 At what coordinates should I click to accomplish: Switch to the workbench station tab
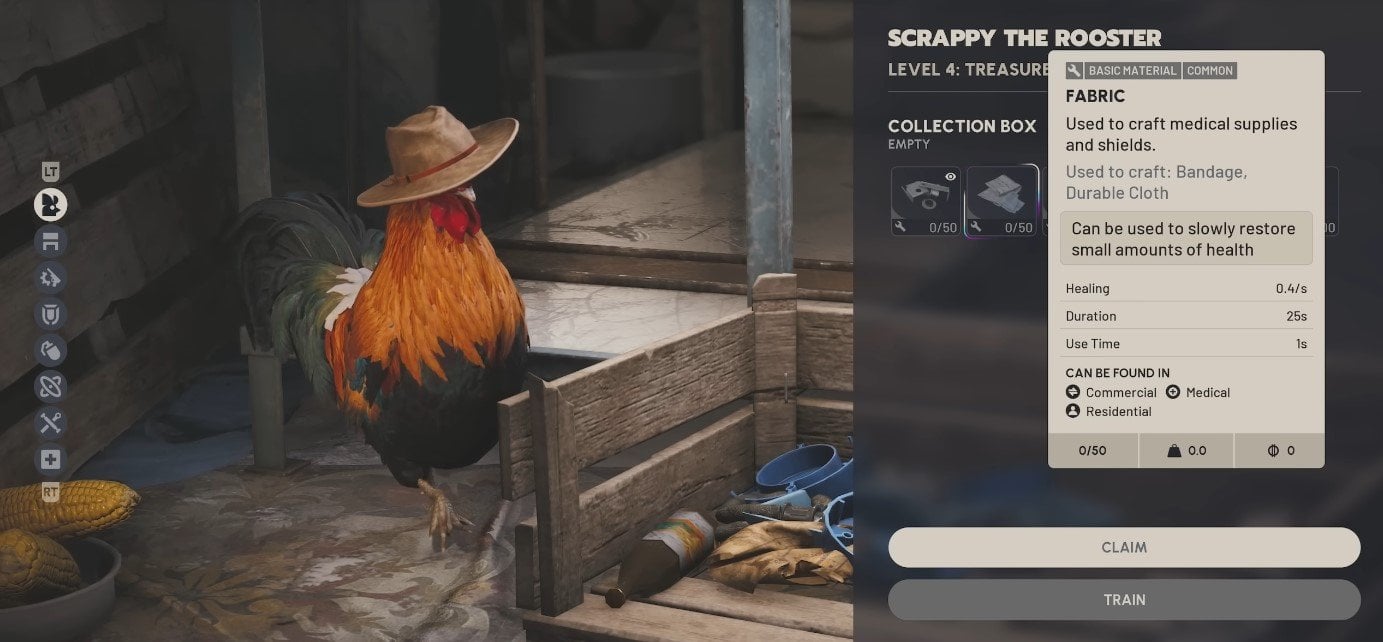(50, 241)
